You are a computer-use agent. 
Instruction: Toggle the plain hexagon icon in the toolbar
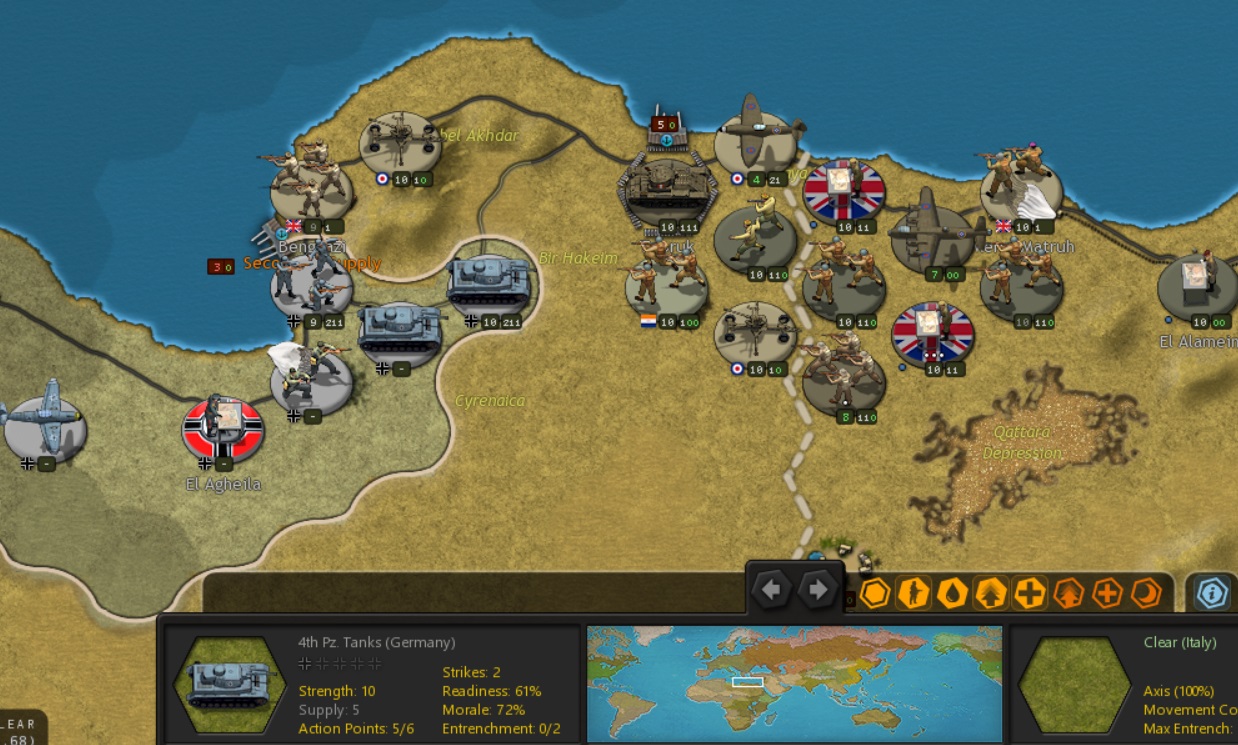(875, 593)
